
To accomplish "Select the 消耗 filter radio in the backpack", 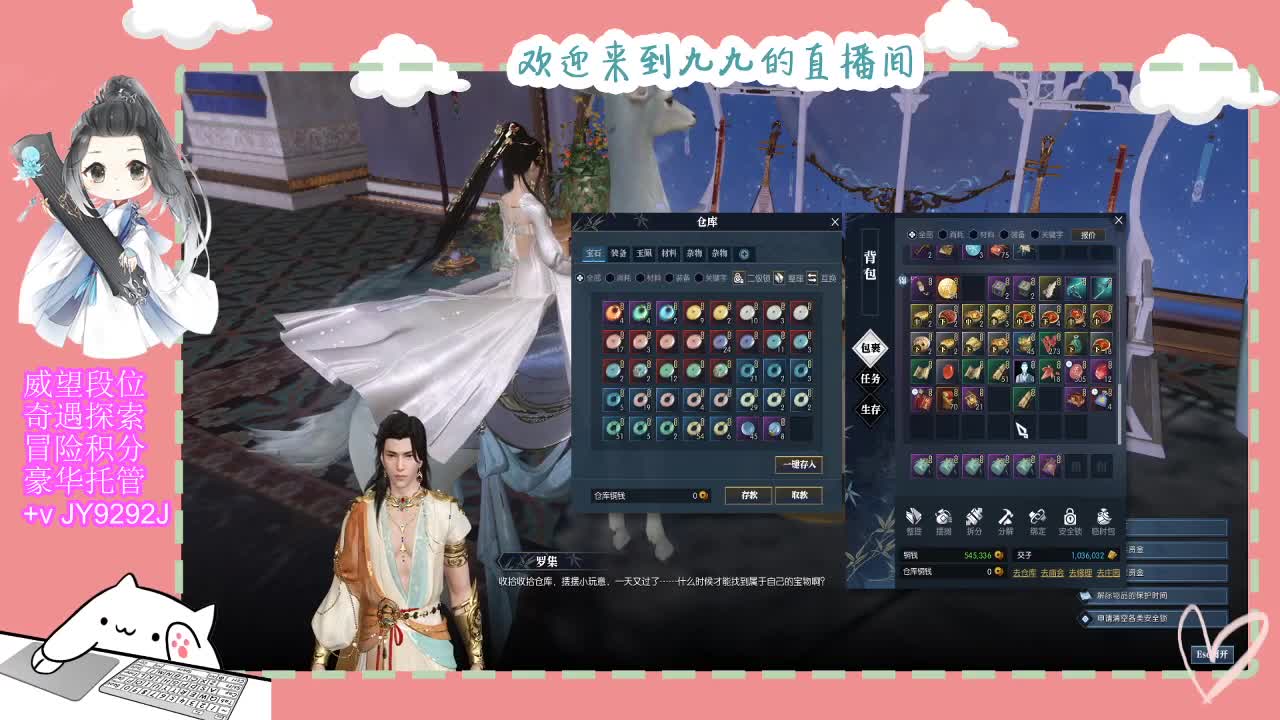I will coord(943,234).
